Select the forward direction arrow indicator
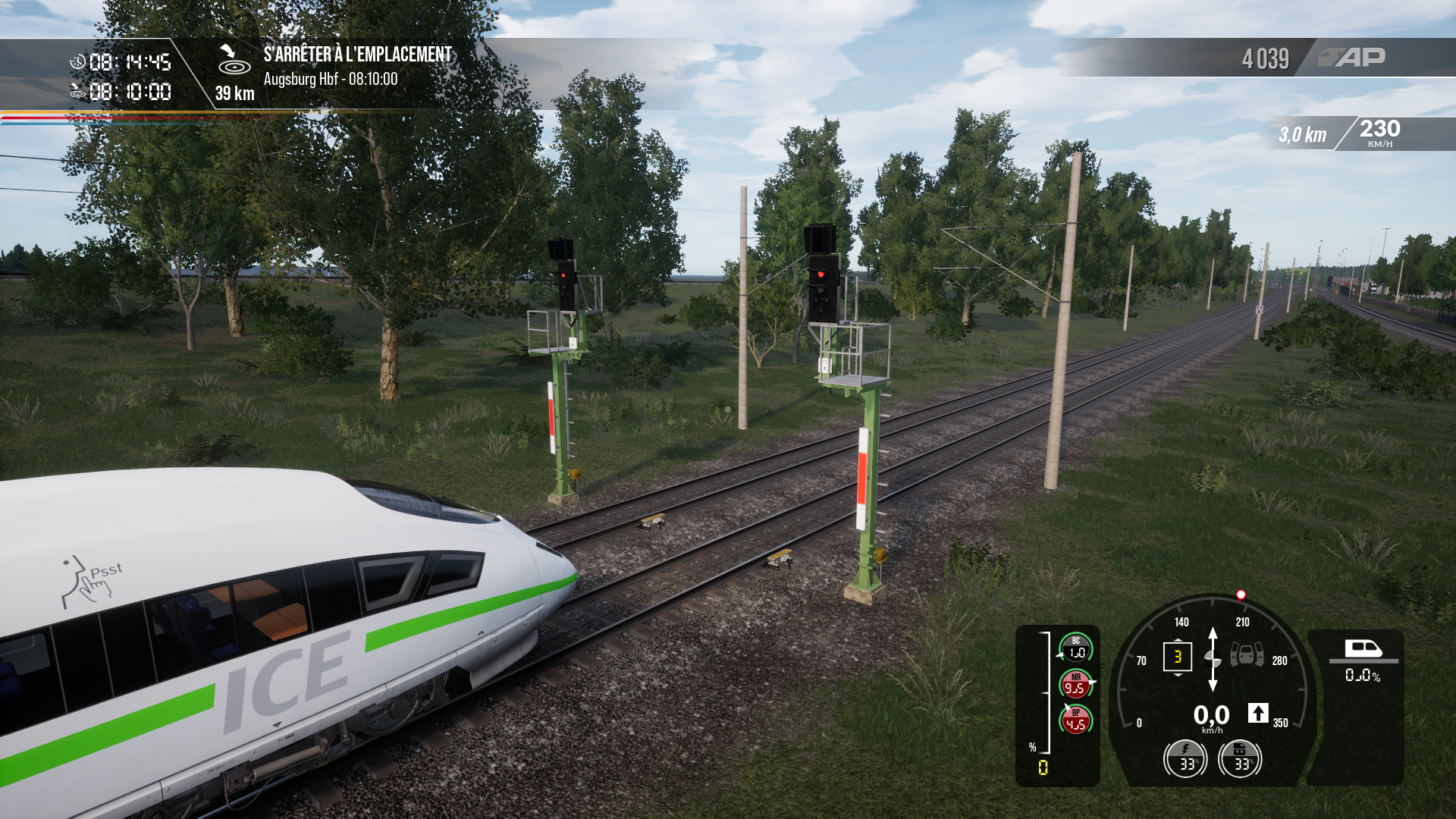The height and width of the screenshot is (819, 1456). (x=1258, y=713)
